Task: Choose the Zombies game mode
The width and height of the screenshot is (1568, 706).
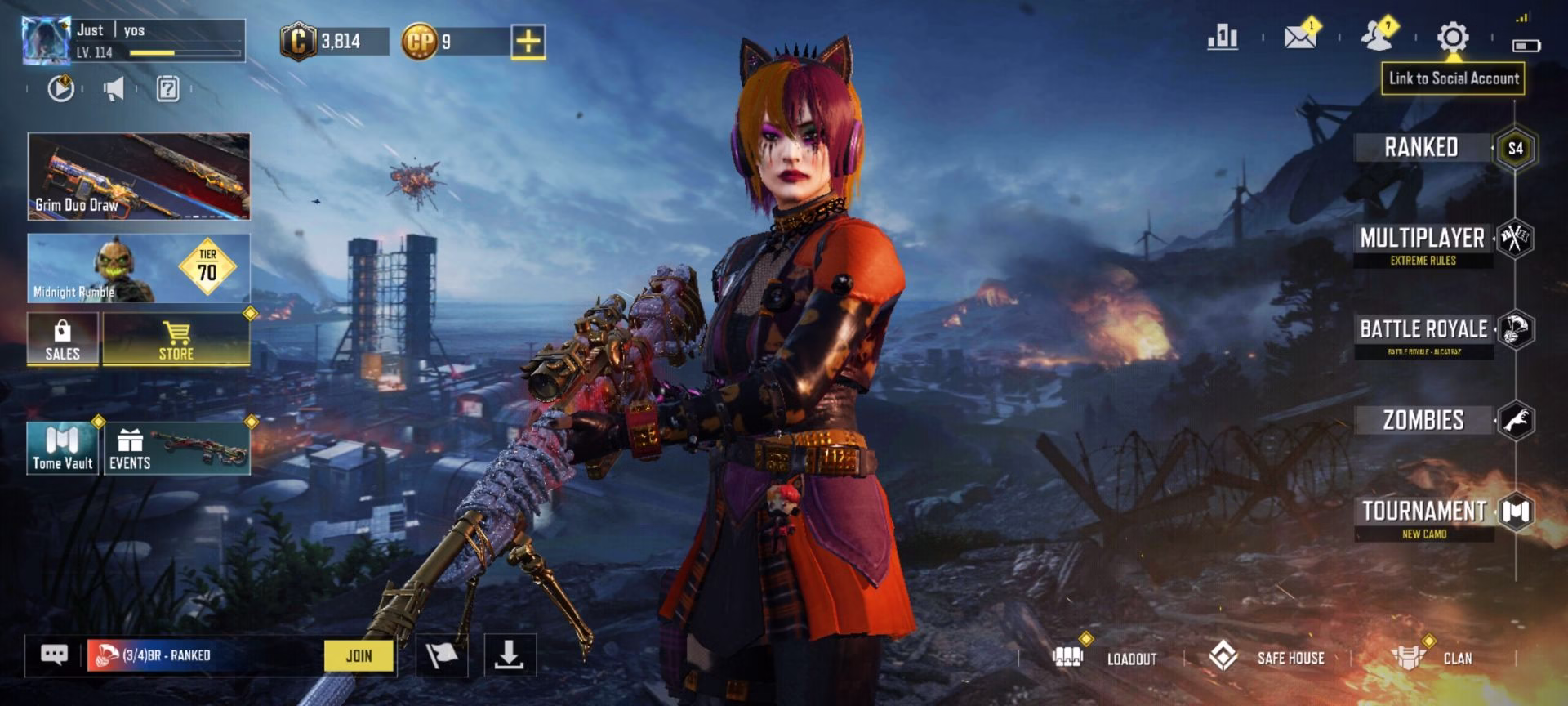Action: point(1423,421)
